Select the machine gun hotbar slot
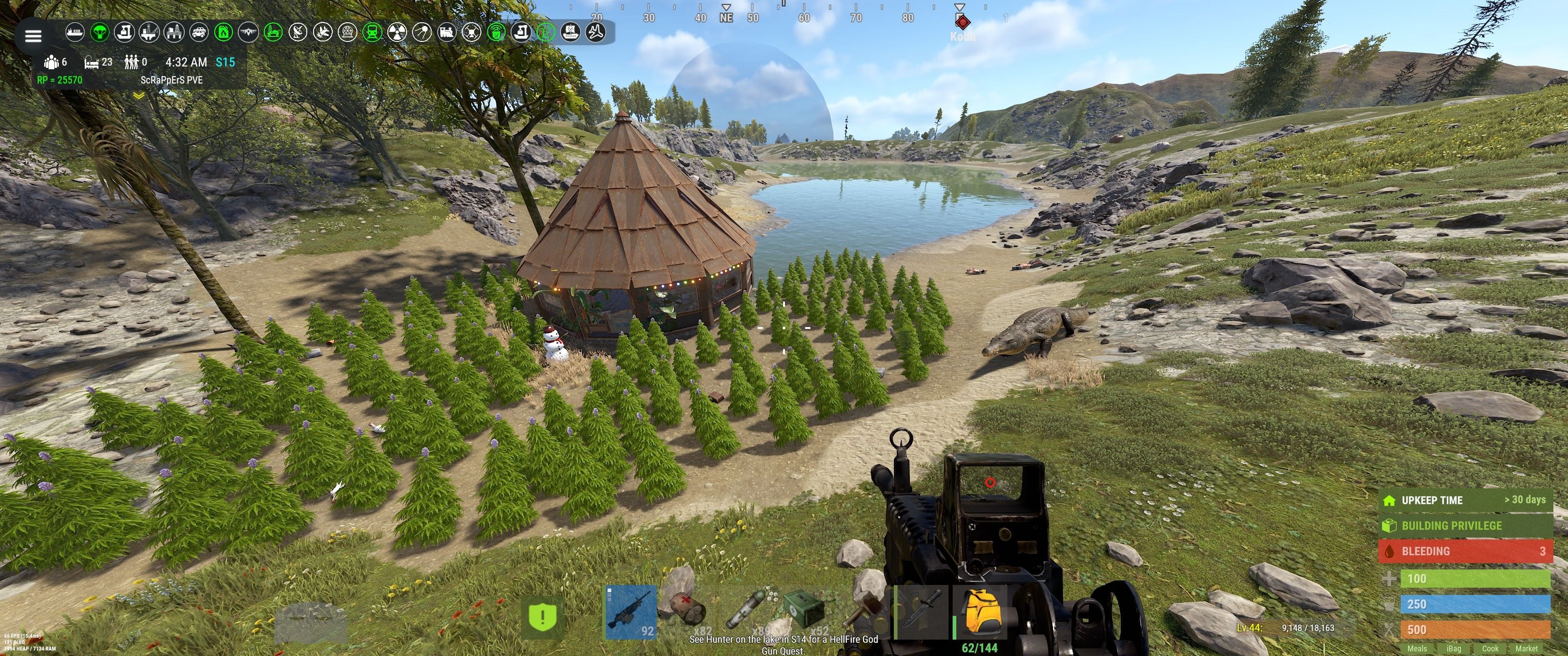 (631, 612)
